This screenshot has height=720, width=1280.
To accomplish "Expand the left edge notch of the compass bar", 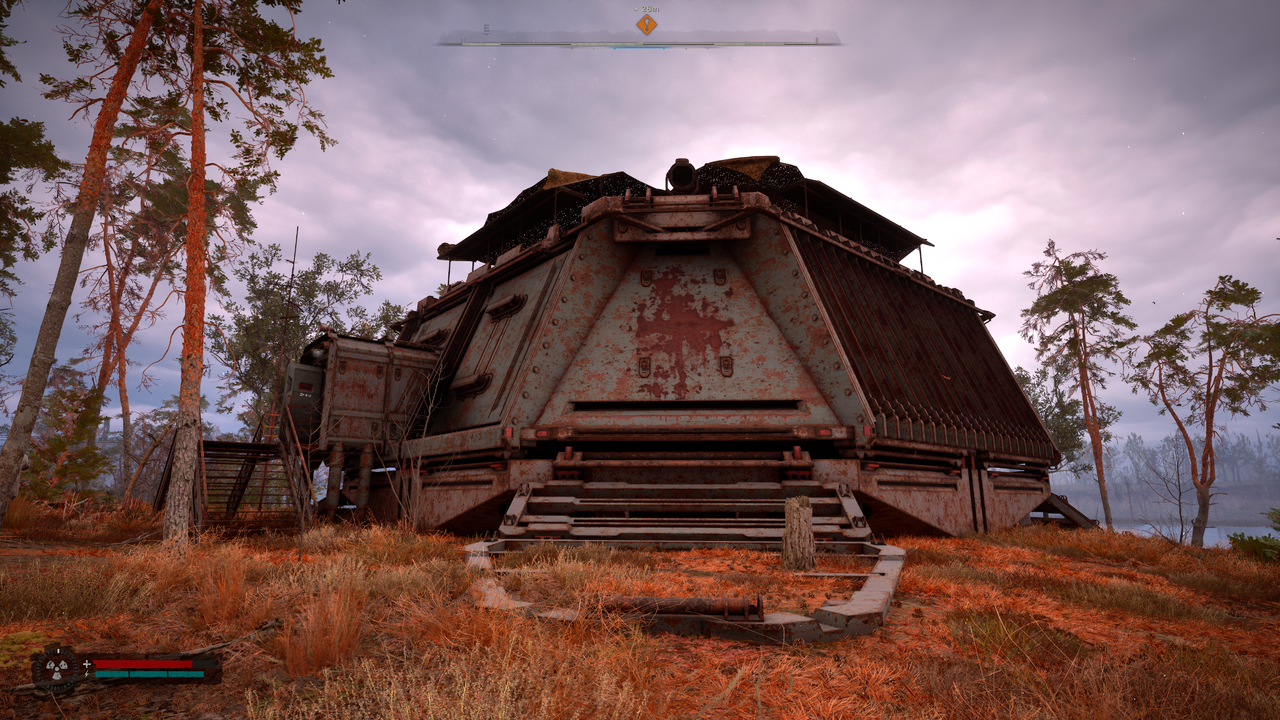I will tap(463, 41).
